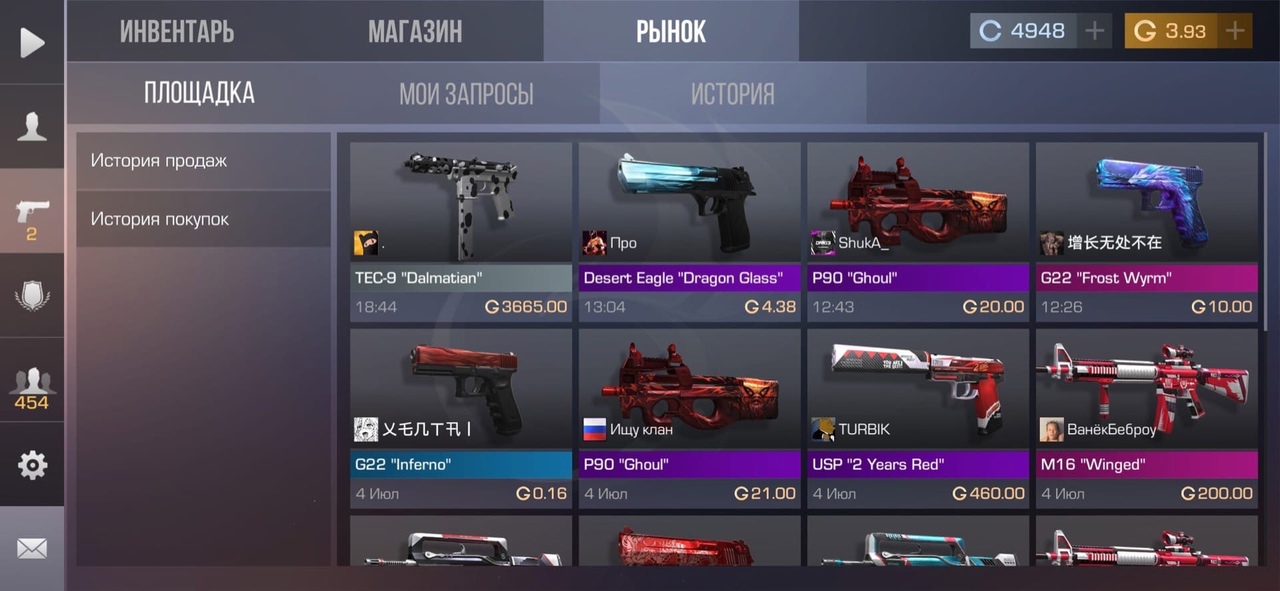Pick the G22 "Inferno" listing
Viewport: 1280px width, 591px height.
tap(461, 417)
